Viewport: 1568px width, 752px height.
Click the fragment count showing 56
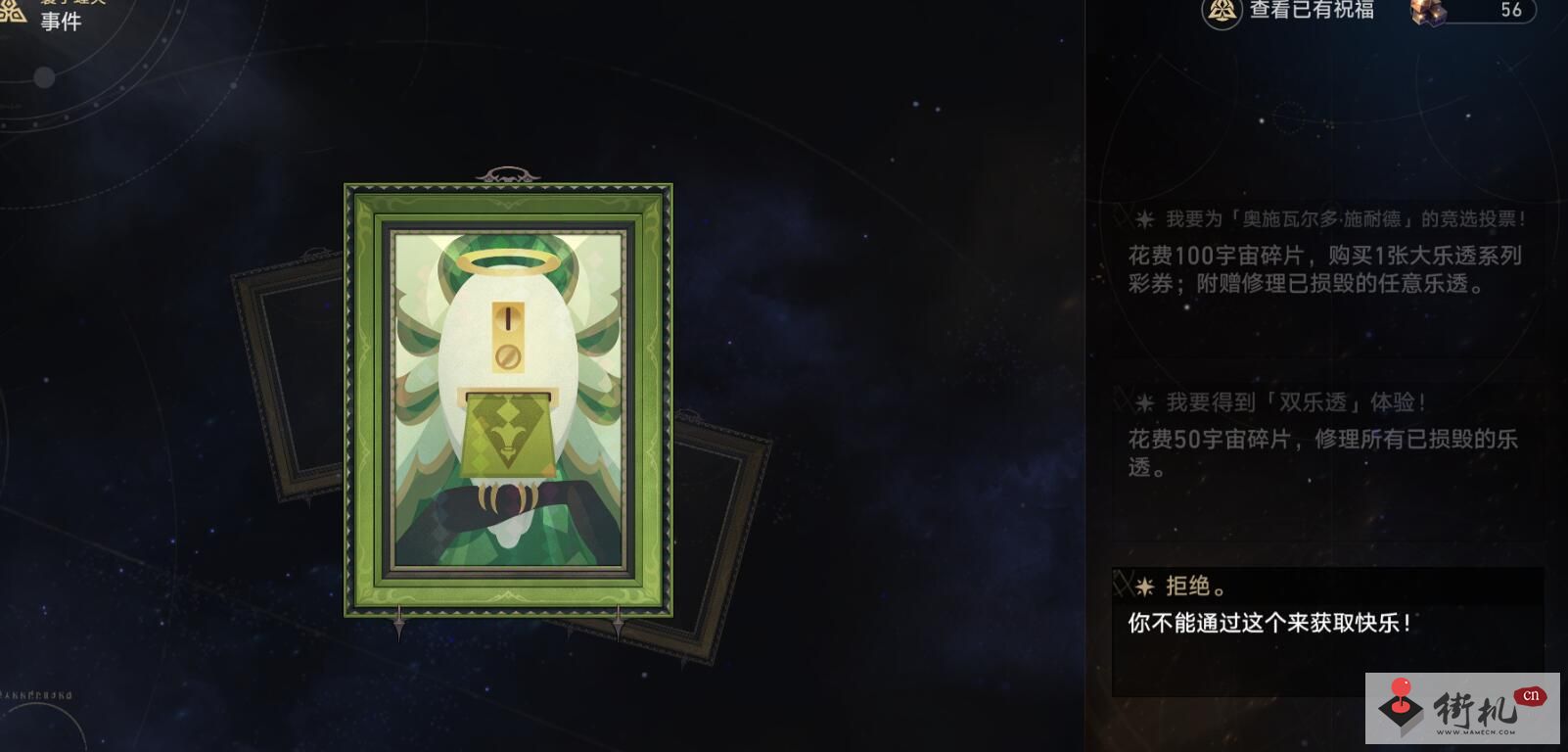pyautogui.click(x=1510, y=11)
